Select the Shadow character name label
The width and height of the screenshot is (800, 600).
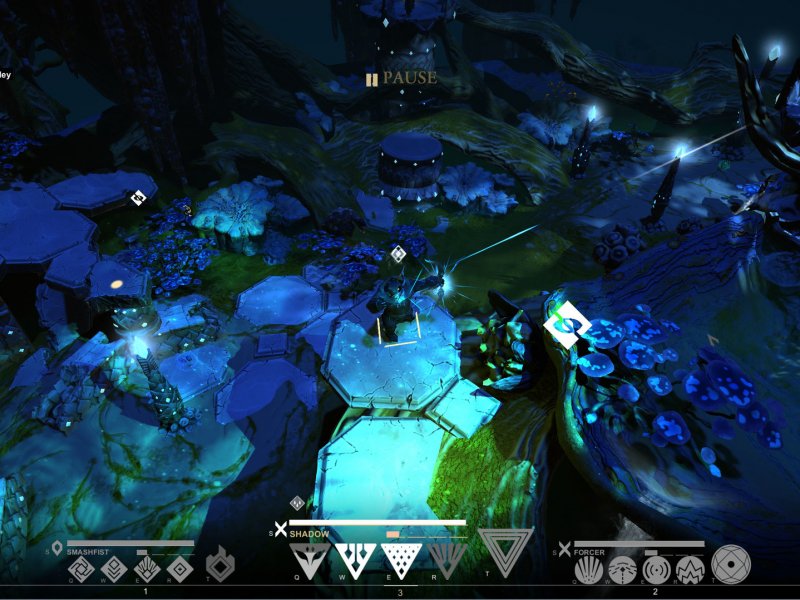[310, 534]
